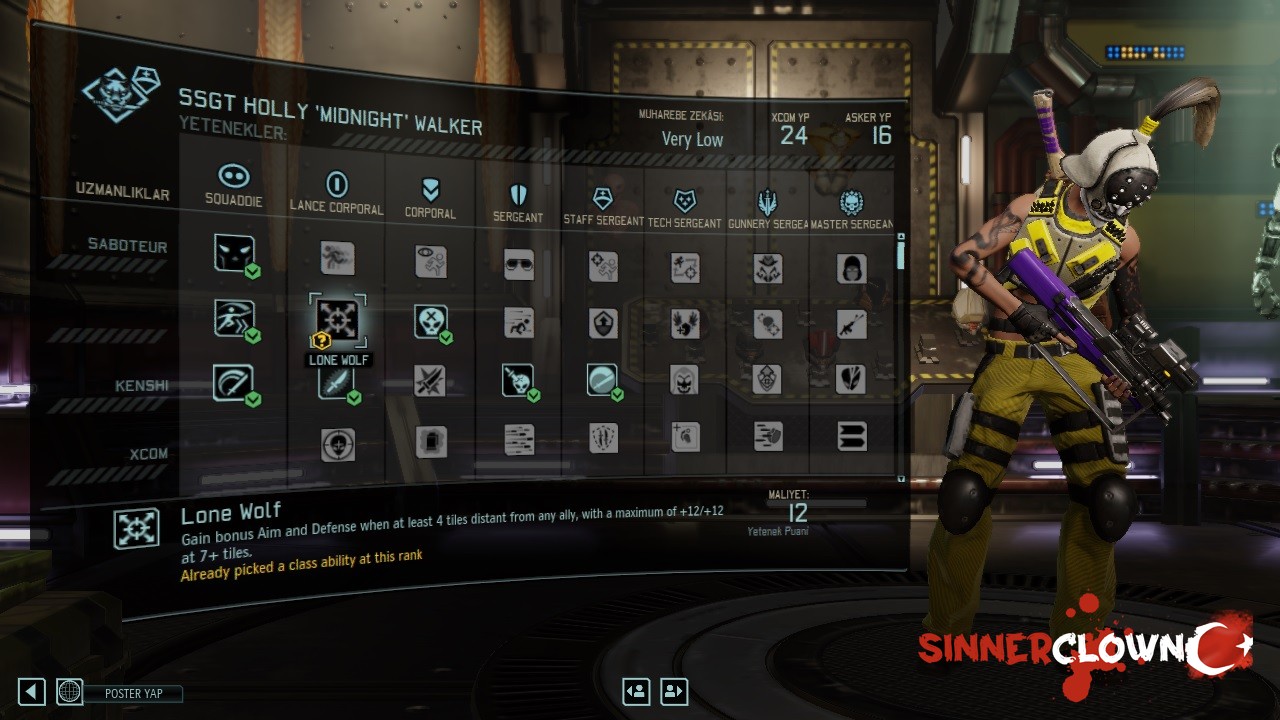Image resolution: width=1280 pixels, height=720 pixels.
Task: Switch to the next soldier
Action: click(674, 691)
